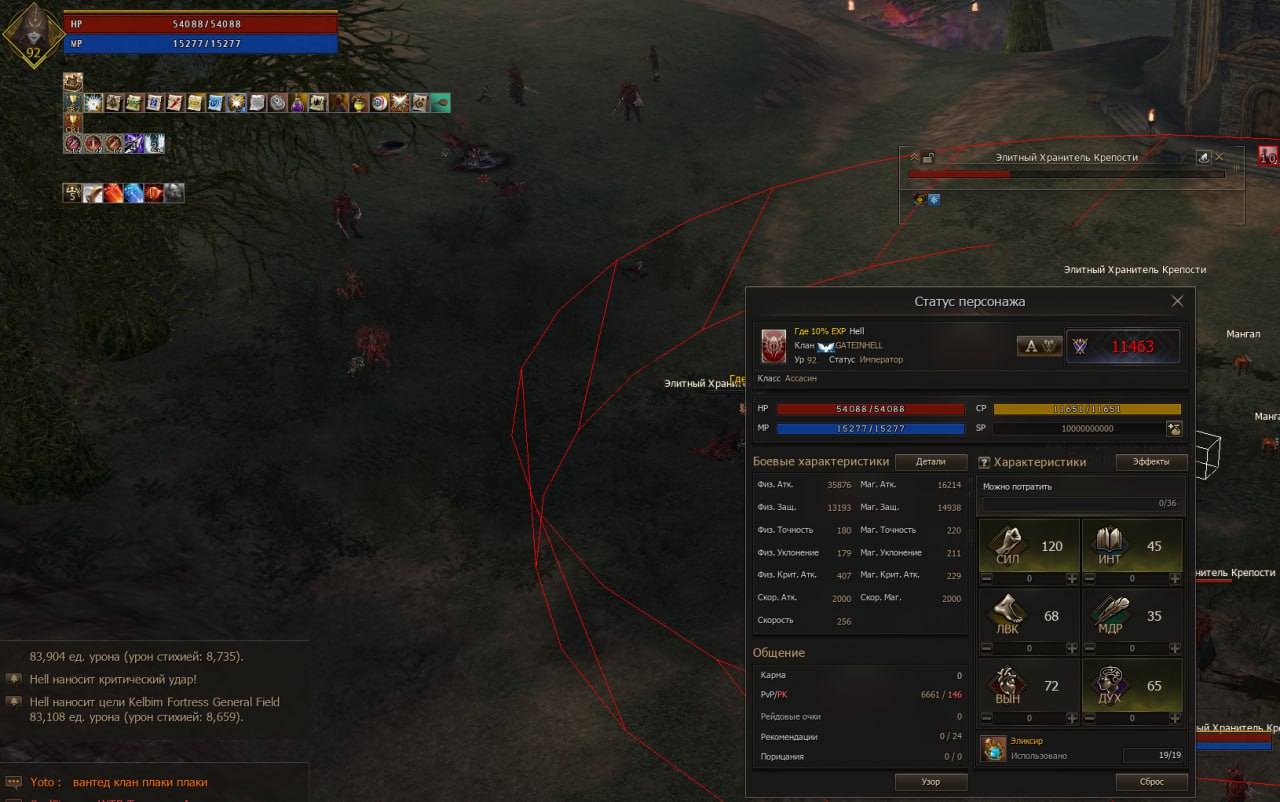Increase the ДУХ stat with plus
The width and height of the screenshot is (1280, 802).
(1175, 718)
